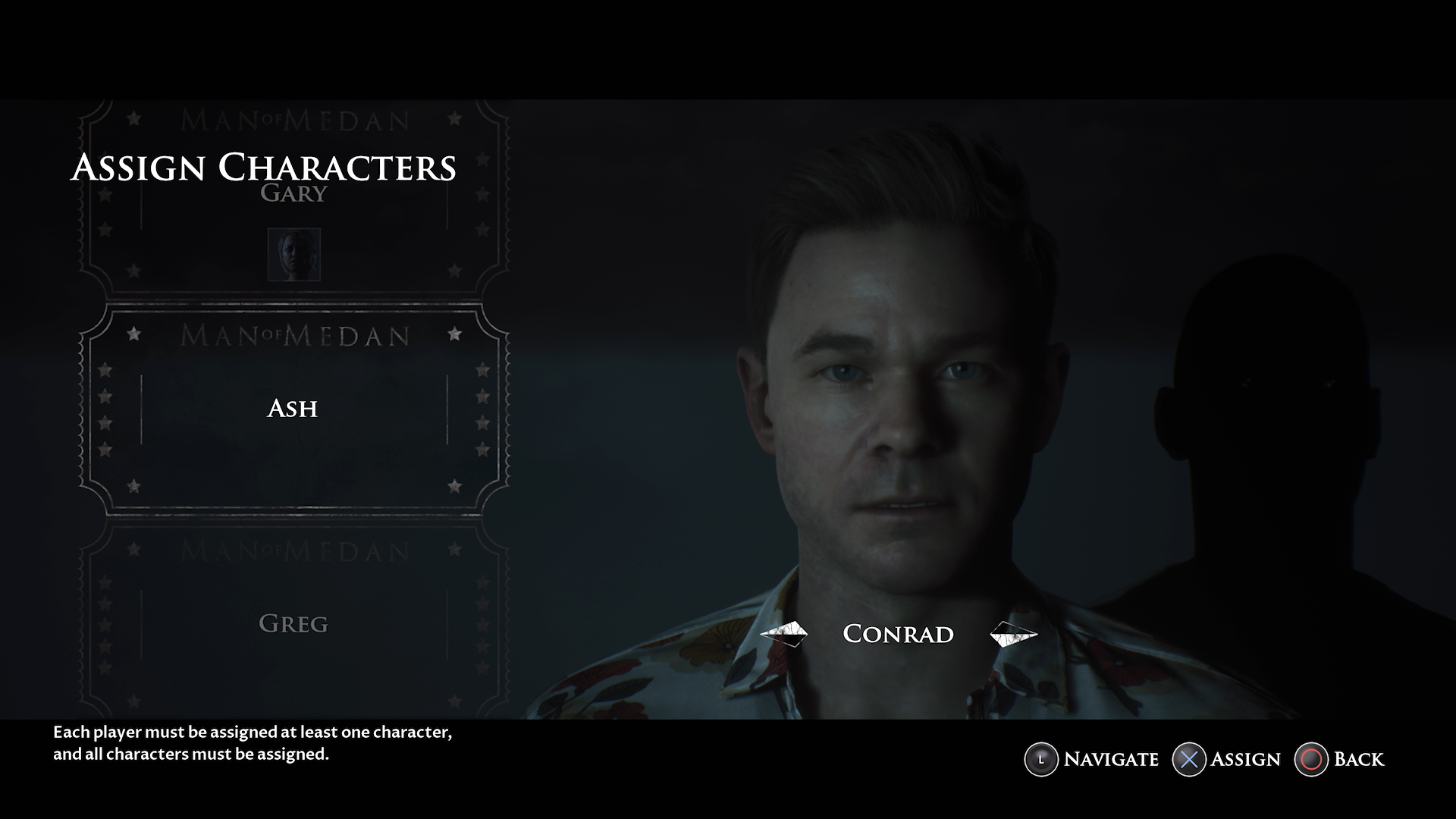
Task: Click the Back label text
Action: [x=1358, y=759]
